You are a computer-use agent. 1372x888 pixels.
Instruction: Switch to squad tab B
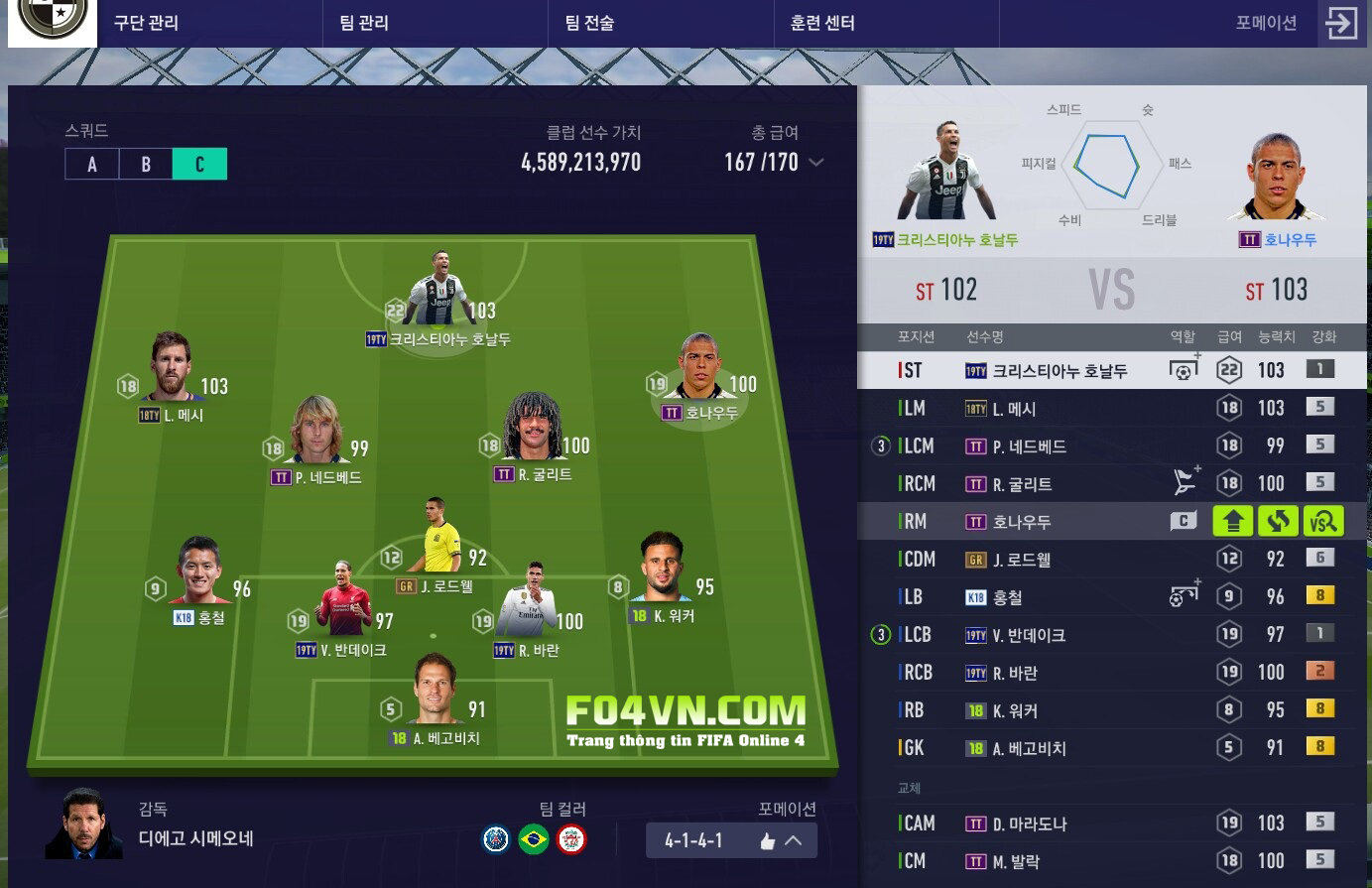click(146, 164)
